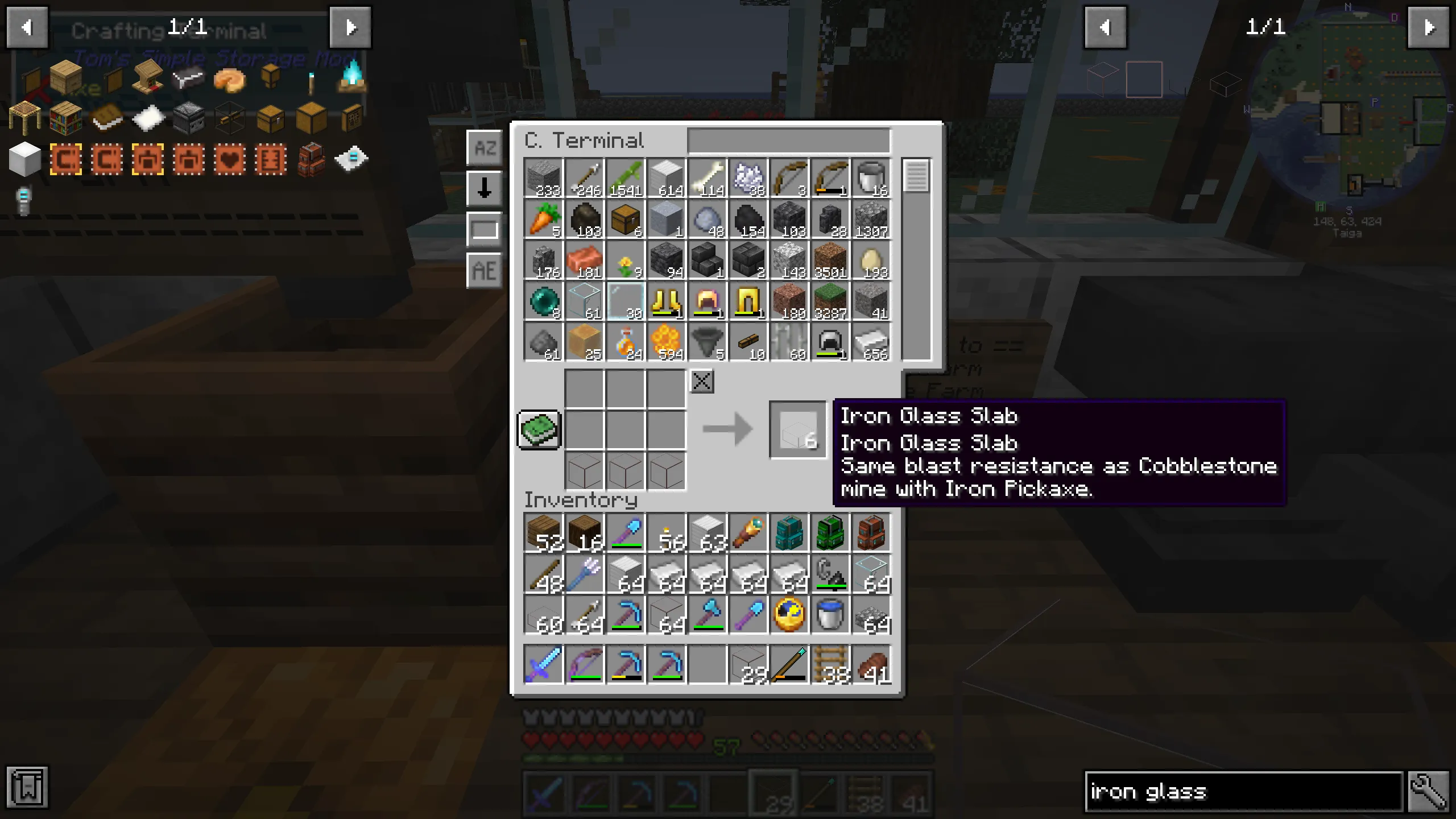
Task: Pick the golden boots from the terminal
Action: pos(665,300)
